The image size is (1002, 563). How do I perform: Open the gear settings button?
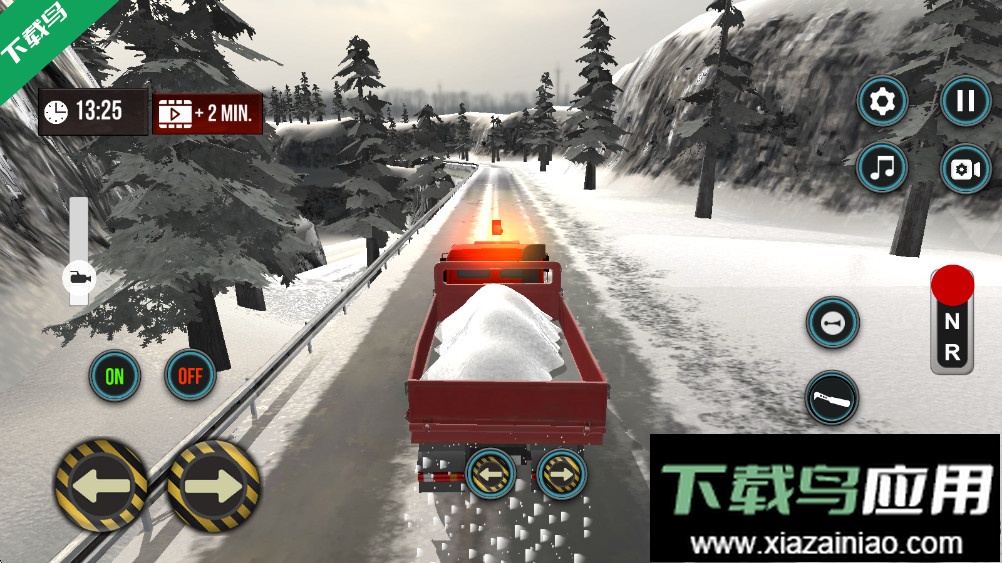click(882, 102)
